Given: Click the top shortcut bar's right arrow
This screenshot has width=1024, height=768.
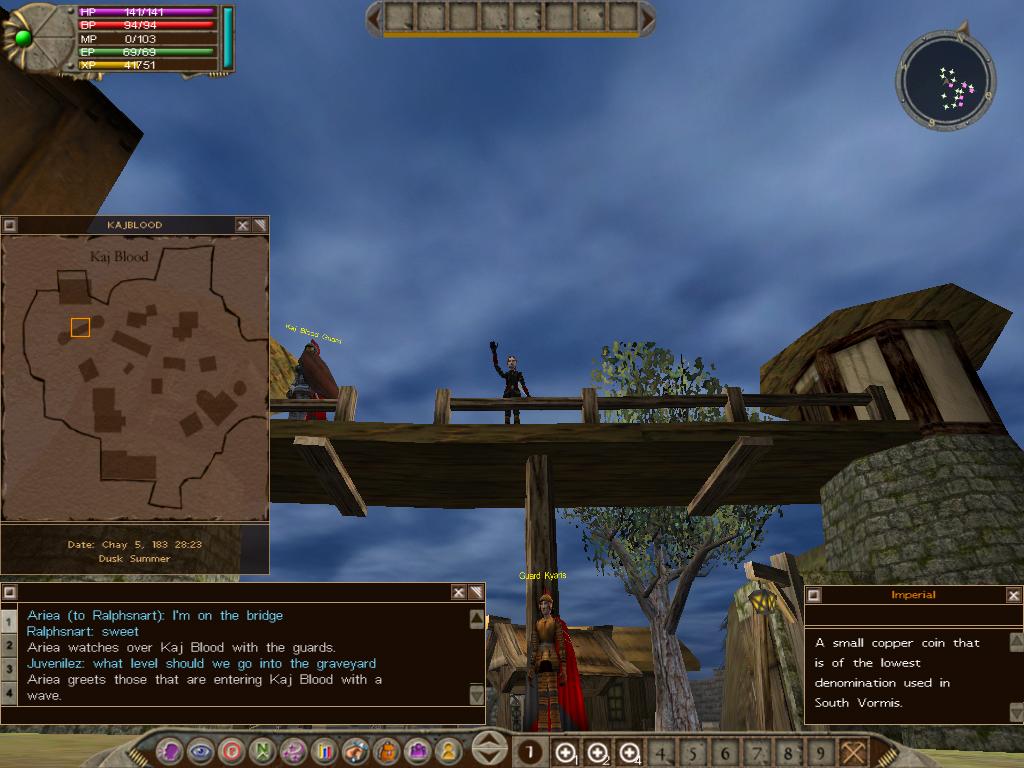Looking at the screenshot, I should [x=648, y=17].
